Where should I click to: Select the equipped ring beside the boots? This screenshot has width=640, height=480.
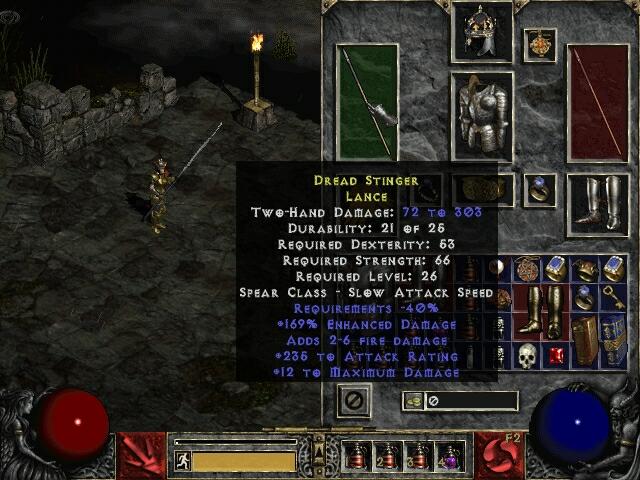click(541, 189)
